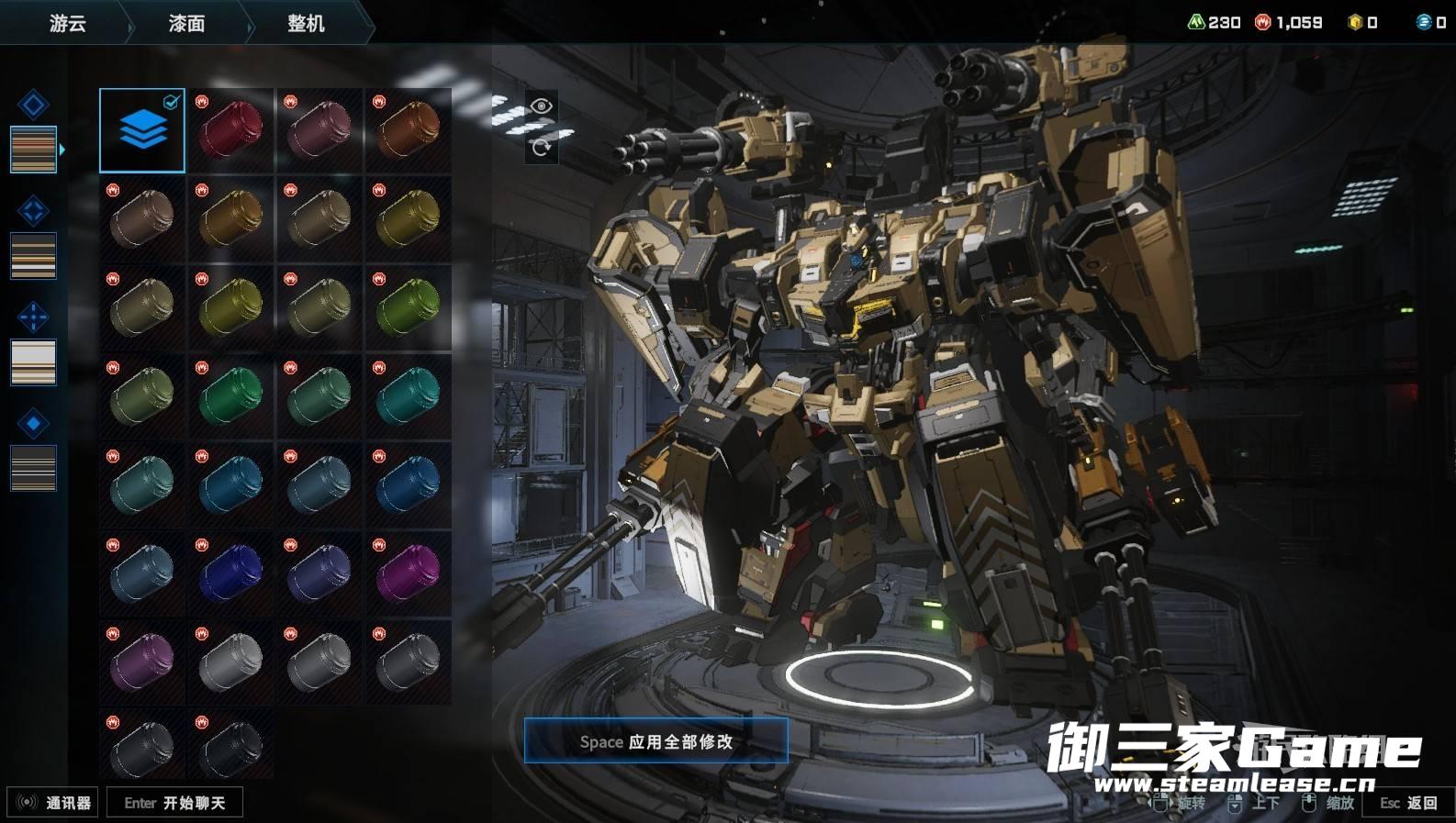The height and width of the screenshot is (823, 1456).
Task: Pick the crimson red paint can
Action: pyautogui.click(x=230, y=130)
